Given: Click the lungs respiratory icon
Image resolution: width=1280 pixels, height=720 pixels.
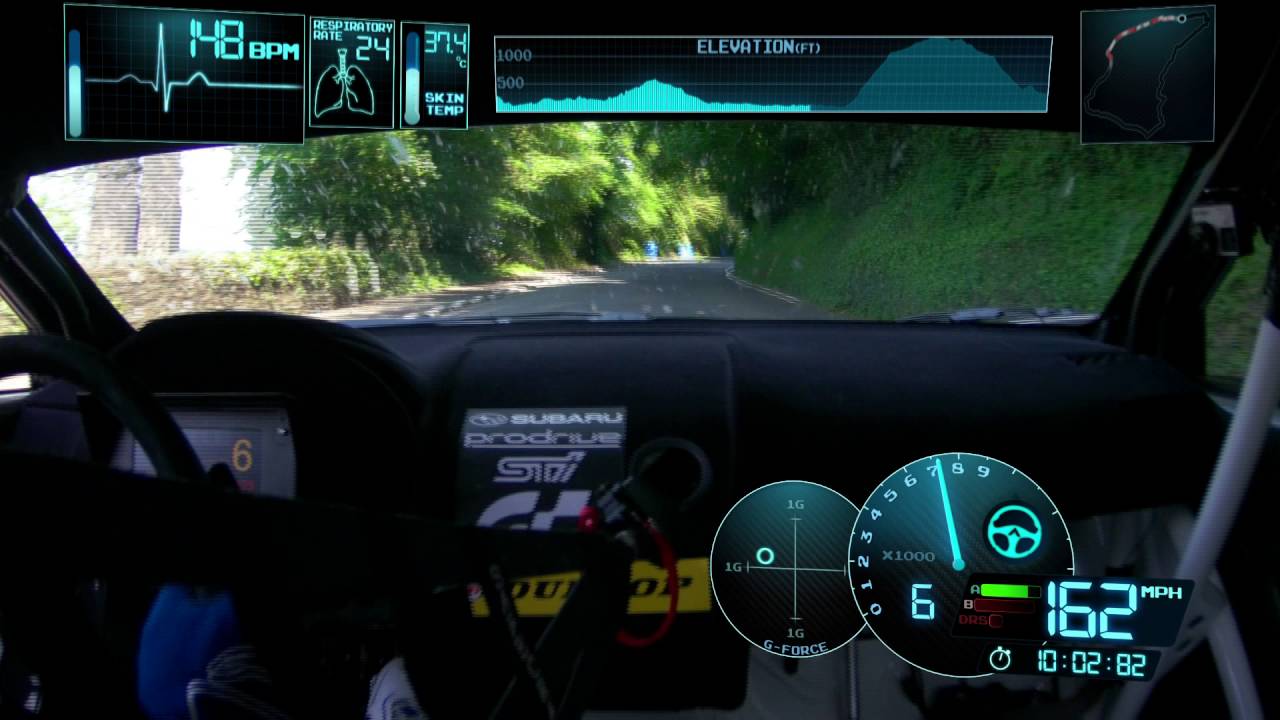Looking at the screenshot, I should (x=343, y=88).
